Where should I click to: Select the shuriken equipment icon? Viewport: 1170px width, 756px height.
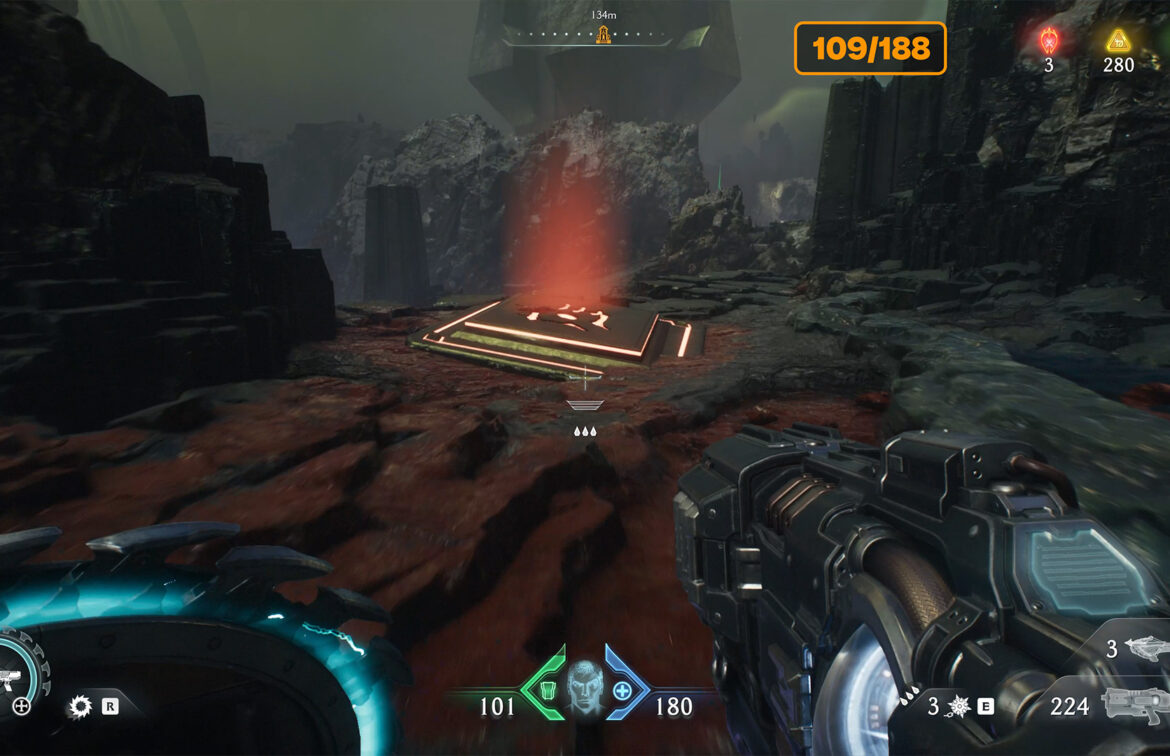[x=958, y=706]
